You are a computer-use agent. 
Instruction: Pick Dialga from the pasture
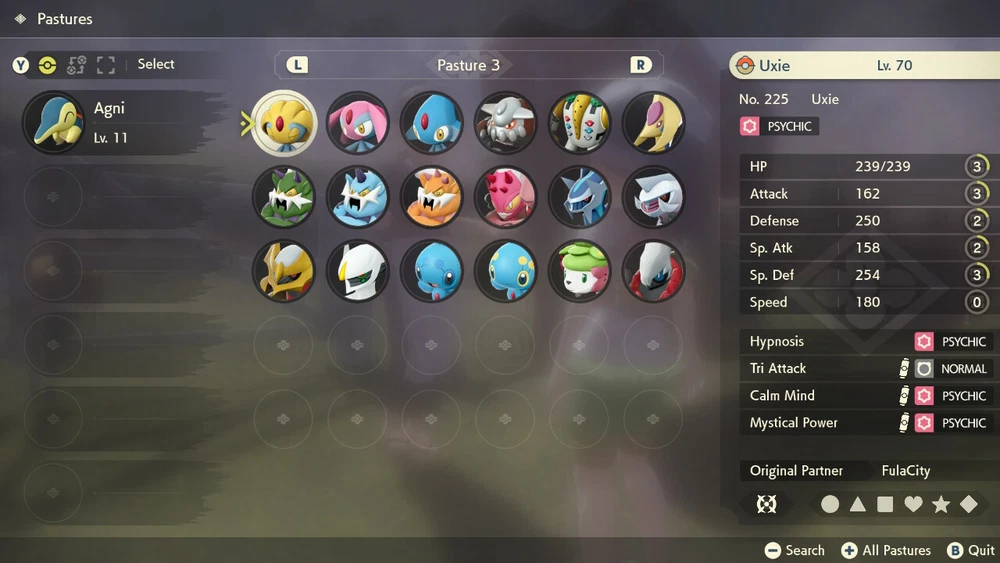(x=580, y=197)
